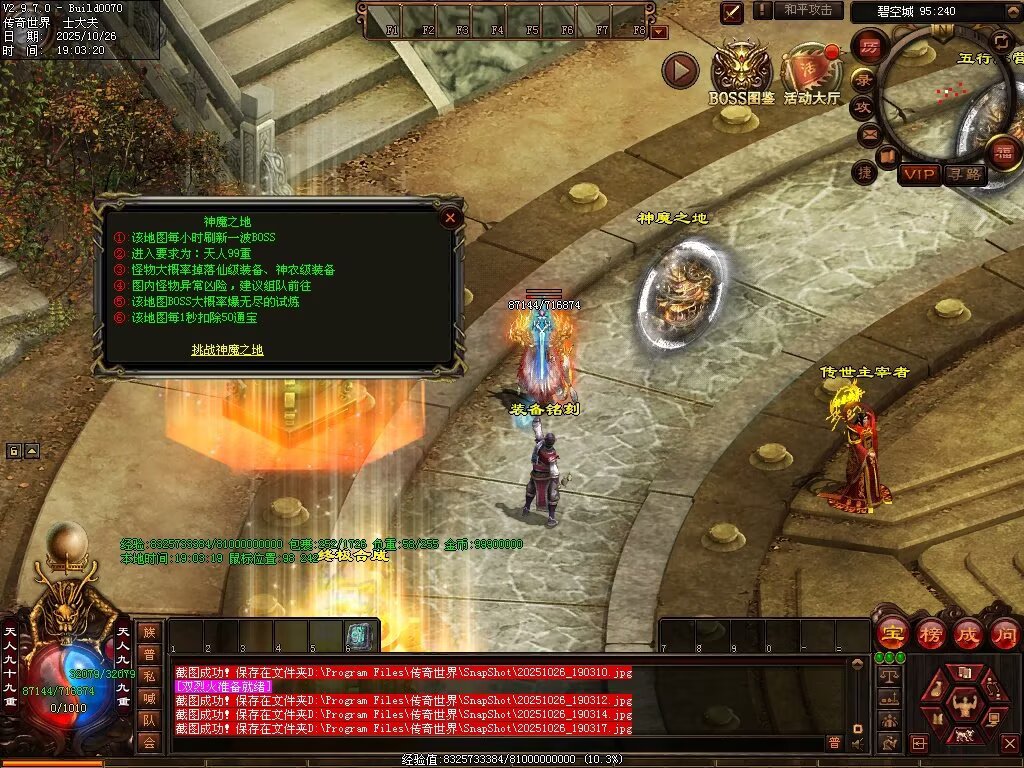Click the 问 help button
Viewport: 1024px width, 768px height.
(x=1004, y=633)
